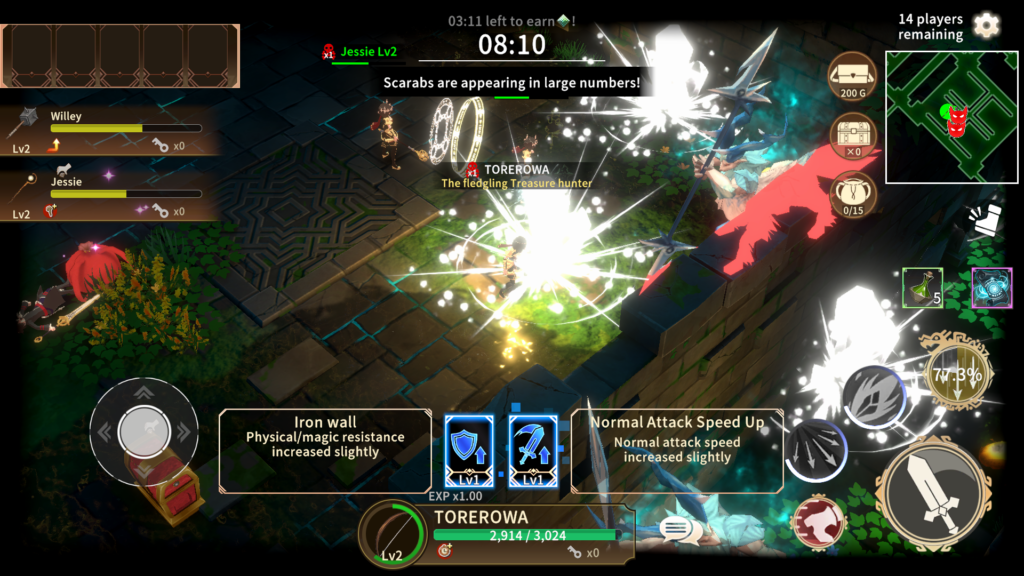
Task: Fire the arrow volley skill
Action: click(815, 451)
